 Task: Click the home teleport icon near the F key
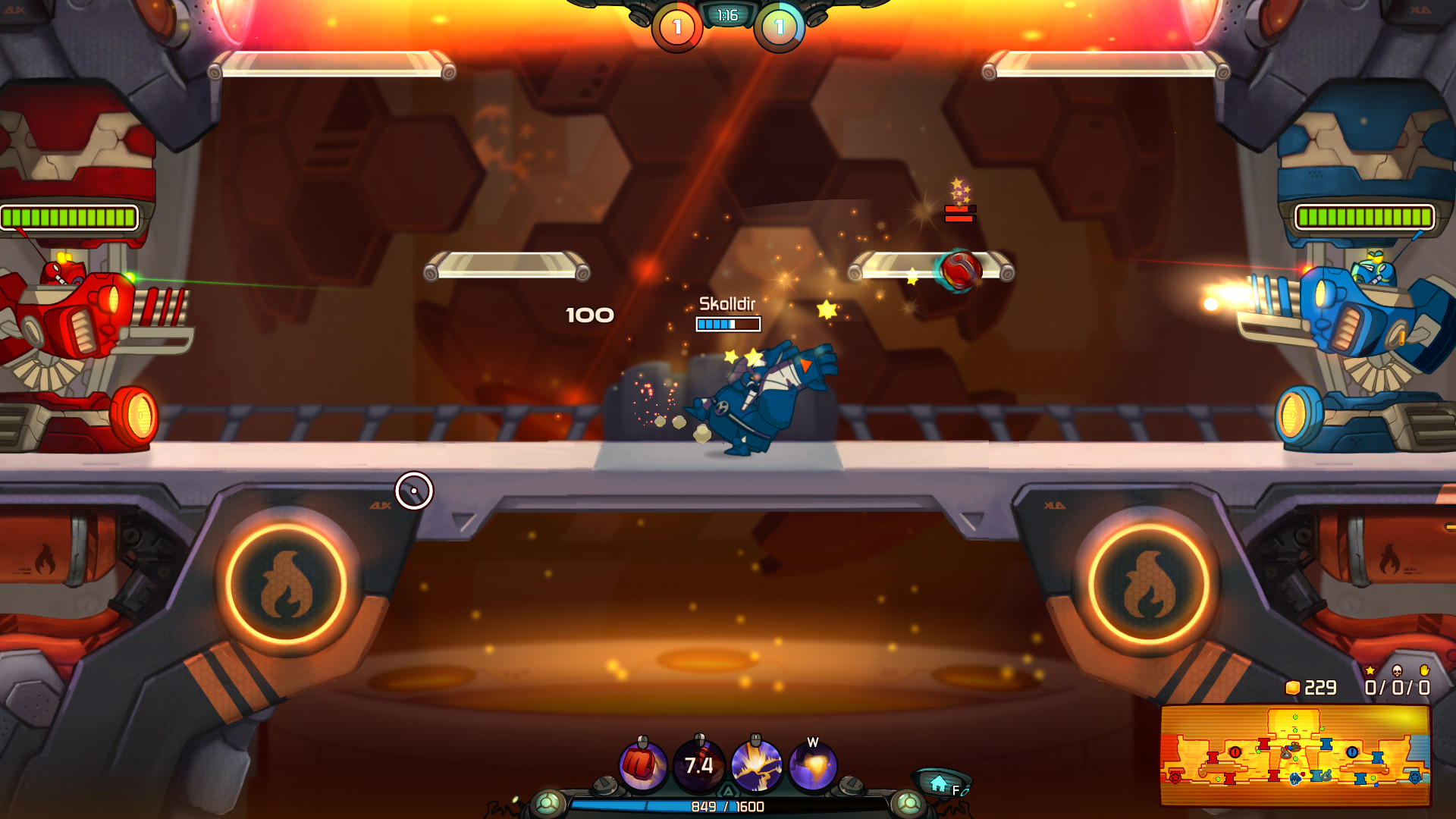[x=939, y=783]
